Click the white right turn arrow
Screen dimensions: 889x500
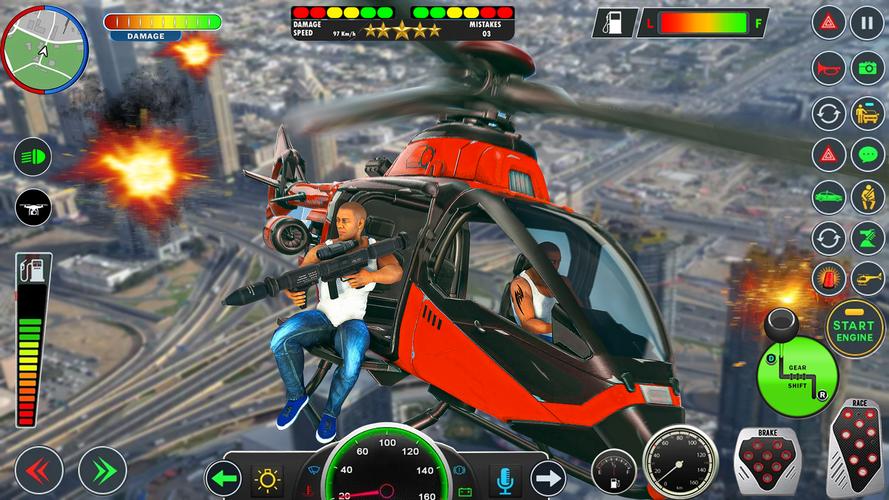point(547,479)
